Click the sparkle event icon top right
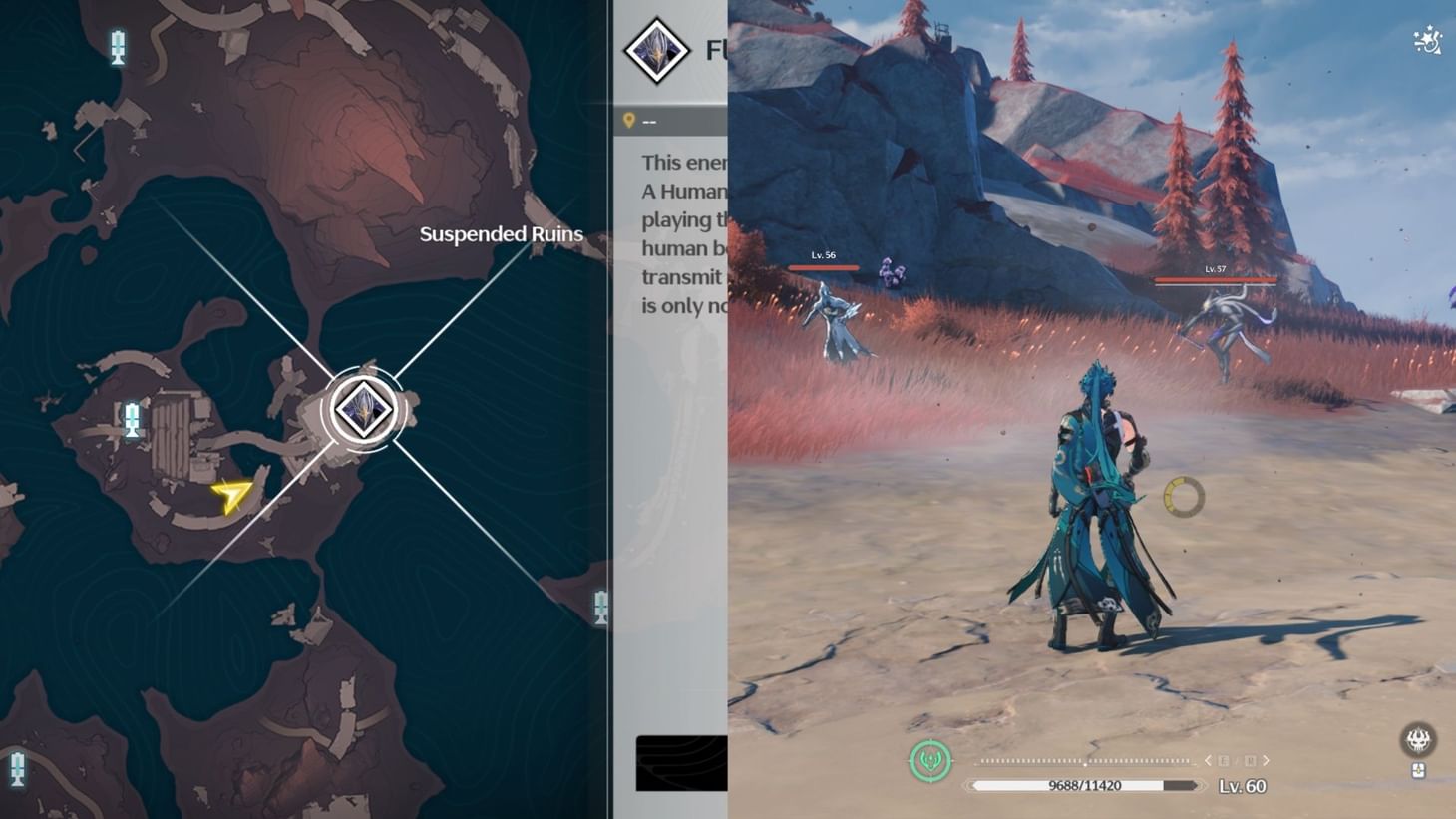This screenshot has height=819, width=1456. 1426,38
